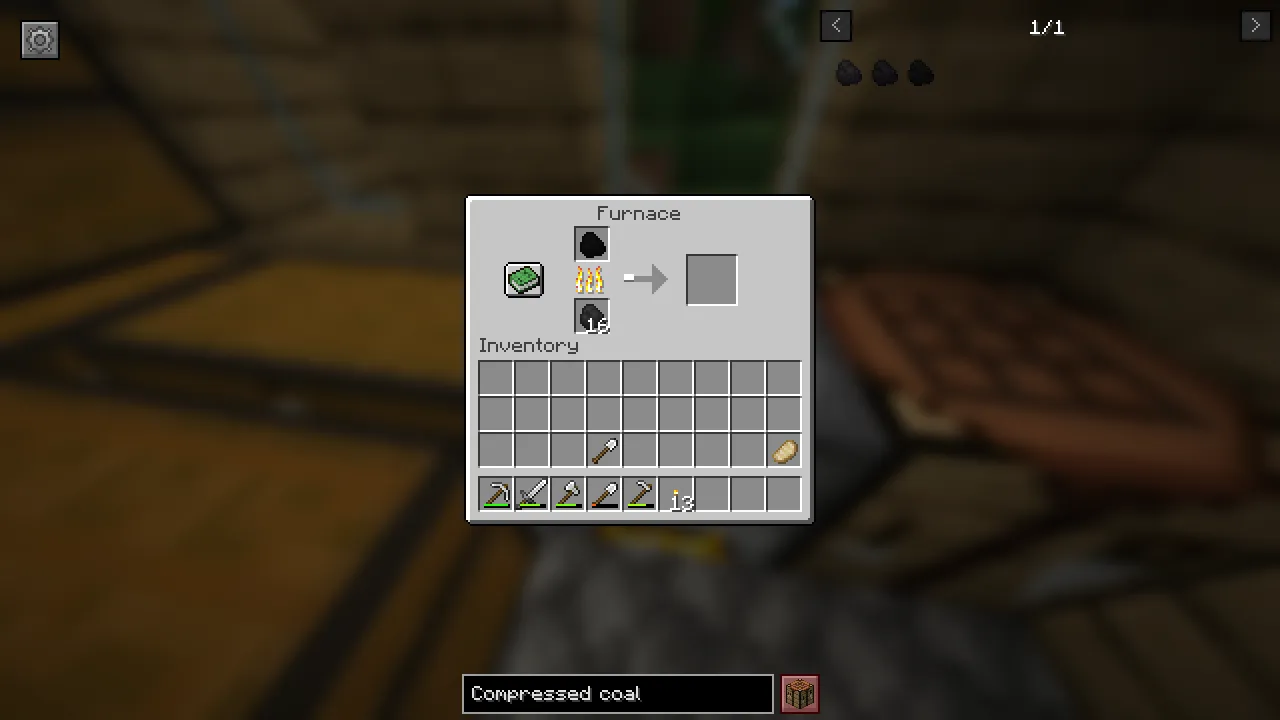Select the empty furnace output slot
This screenshot has height=720, width=1280.
click(711, 279)
